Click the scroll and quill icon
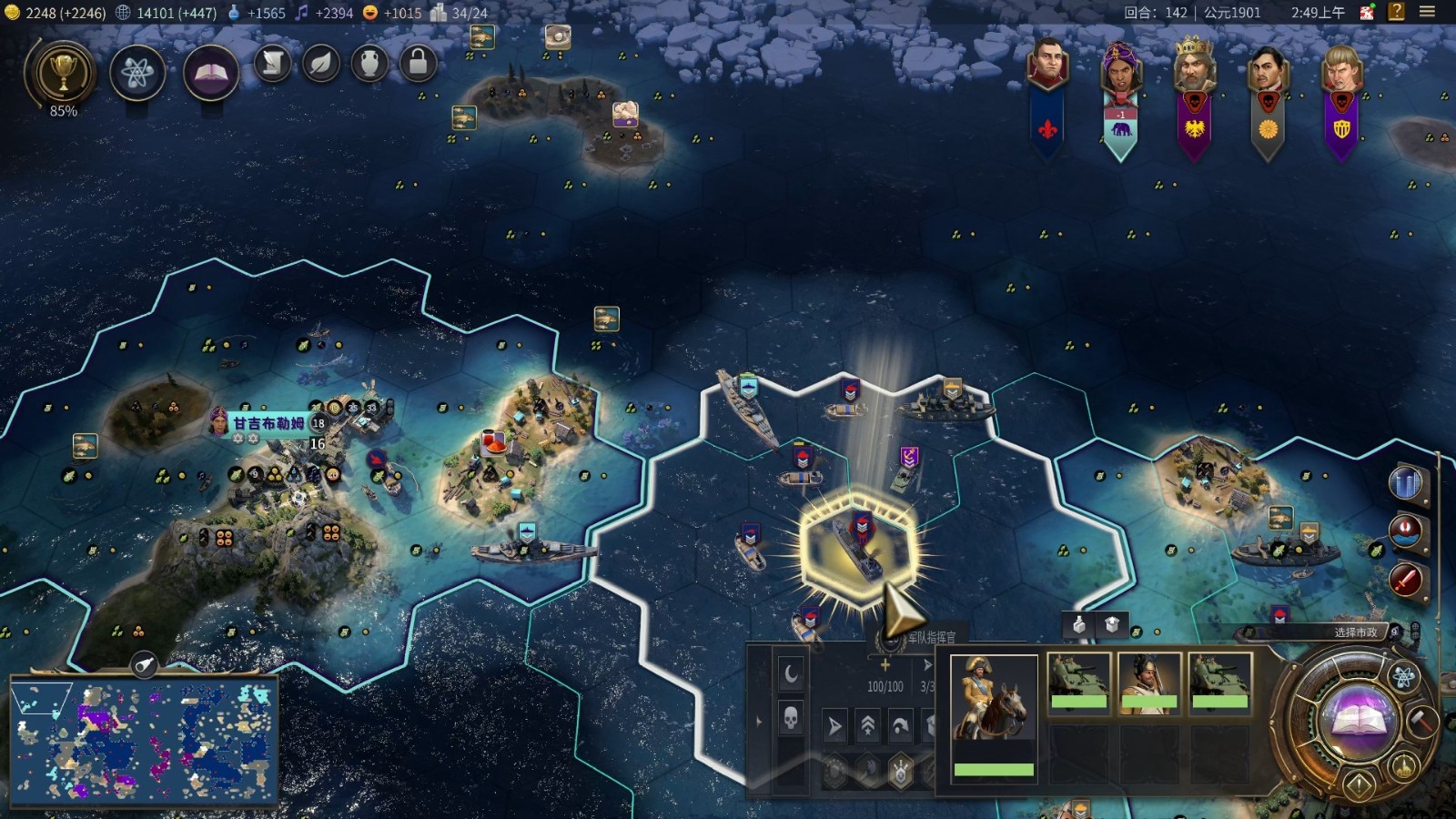The width and height of the screenshot is (1456, 819). (x=272, y=63)
